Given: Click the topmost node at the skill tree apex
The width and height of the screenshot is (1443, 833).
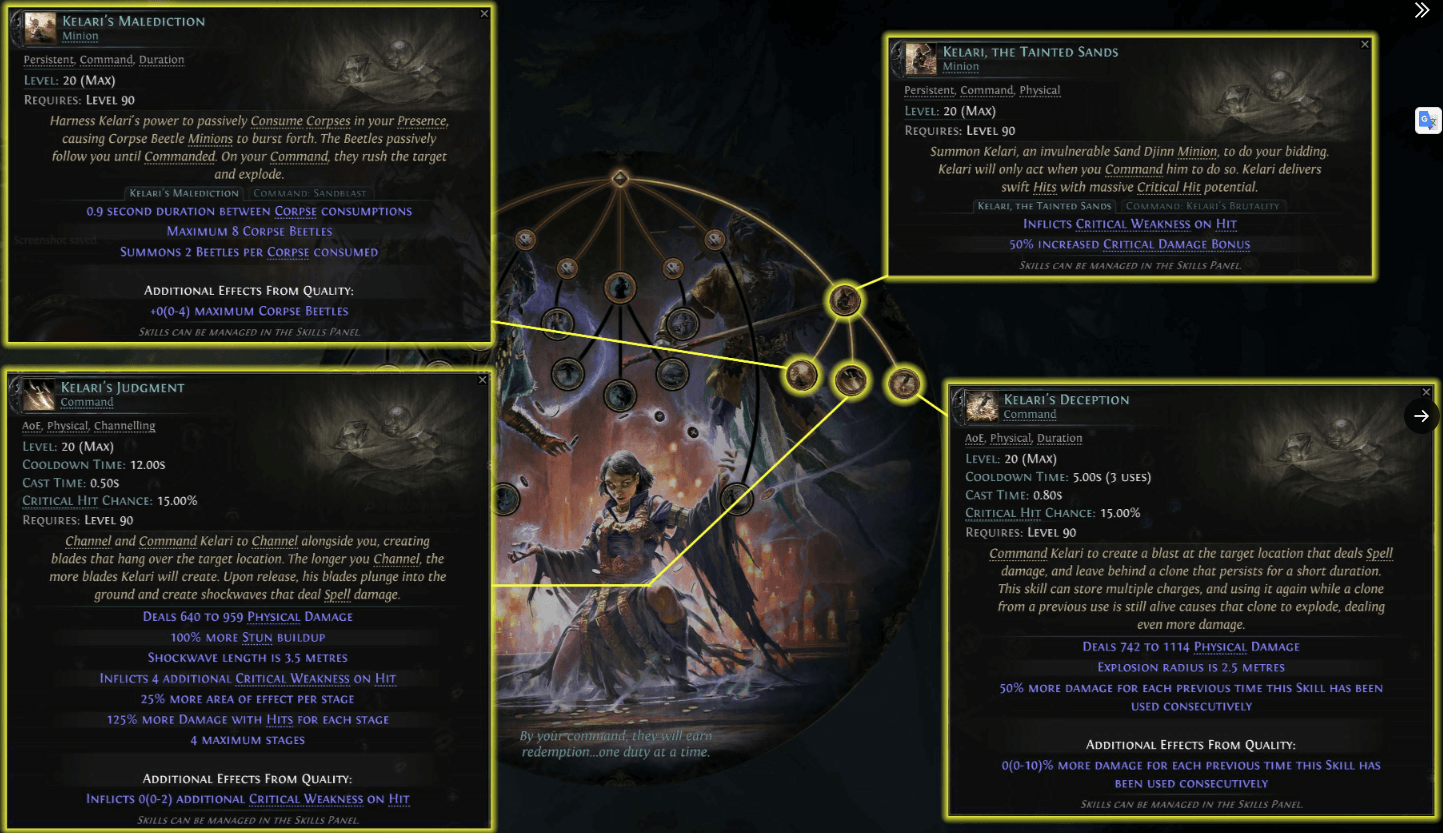Looking at the screenshot, I should [620, 180].
